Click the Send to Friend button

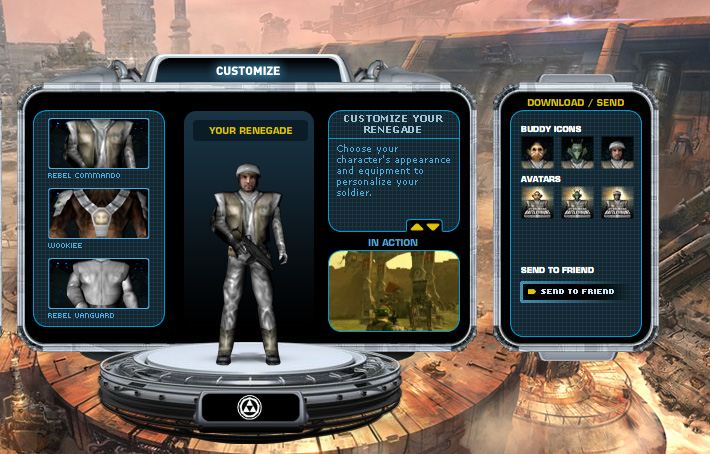[571, 291]
